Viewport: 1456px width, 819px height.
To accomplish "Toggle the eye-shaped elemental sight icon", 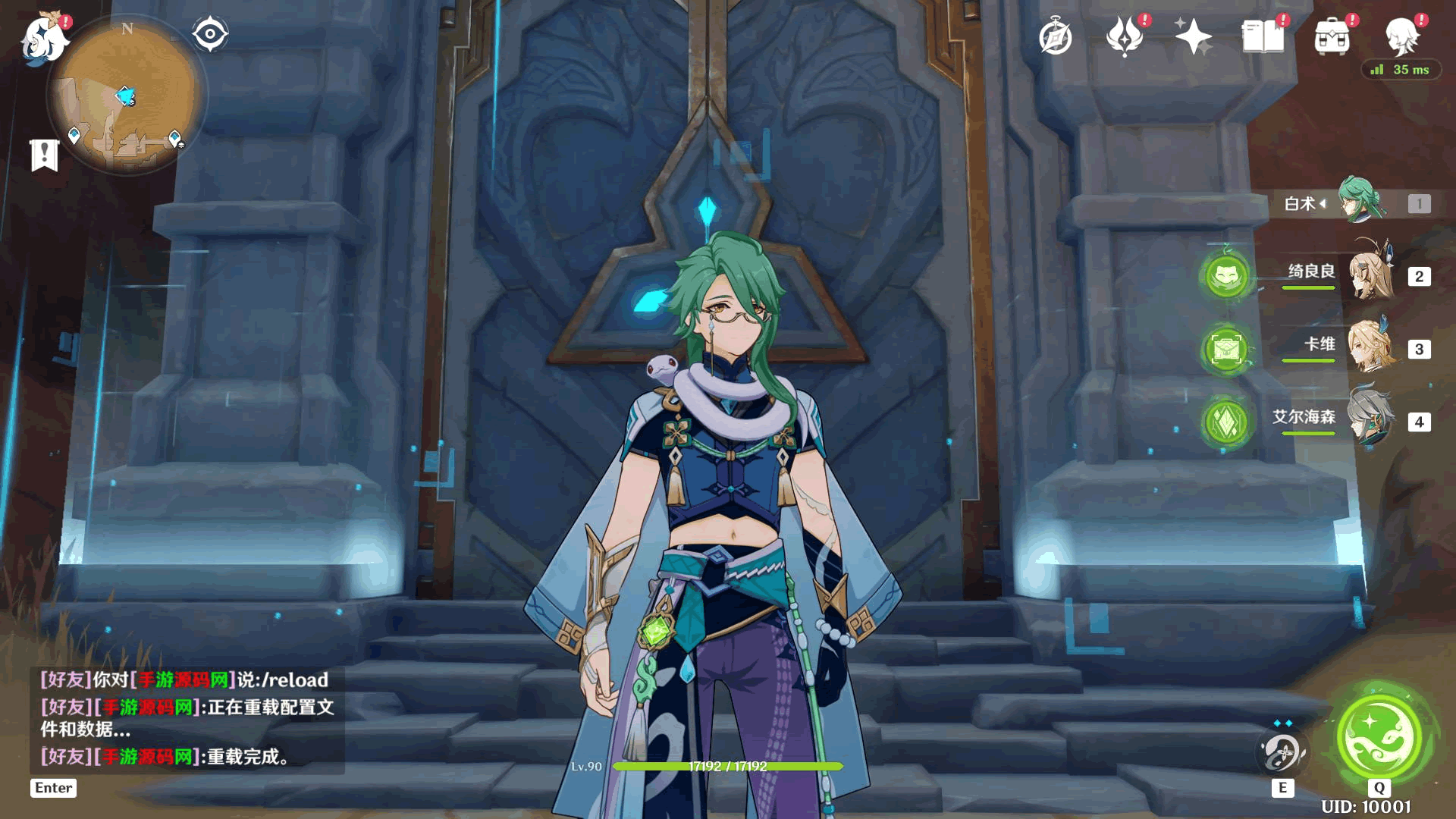I will tap(210, 34).
